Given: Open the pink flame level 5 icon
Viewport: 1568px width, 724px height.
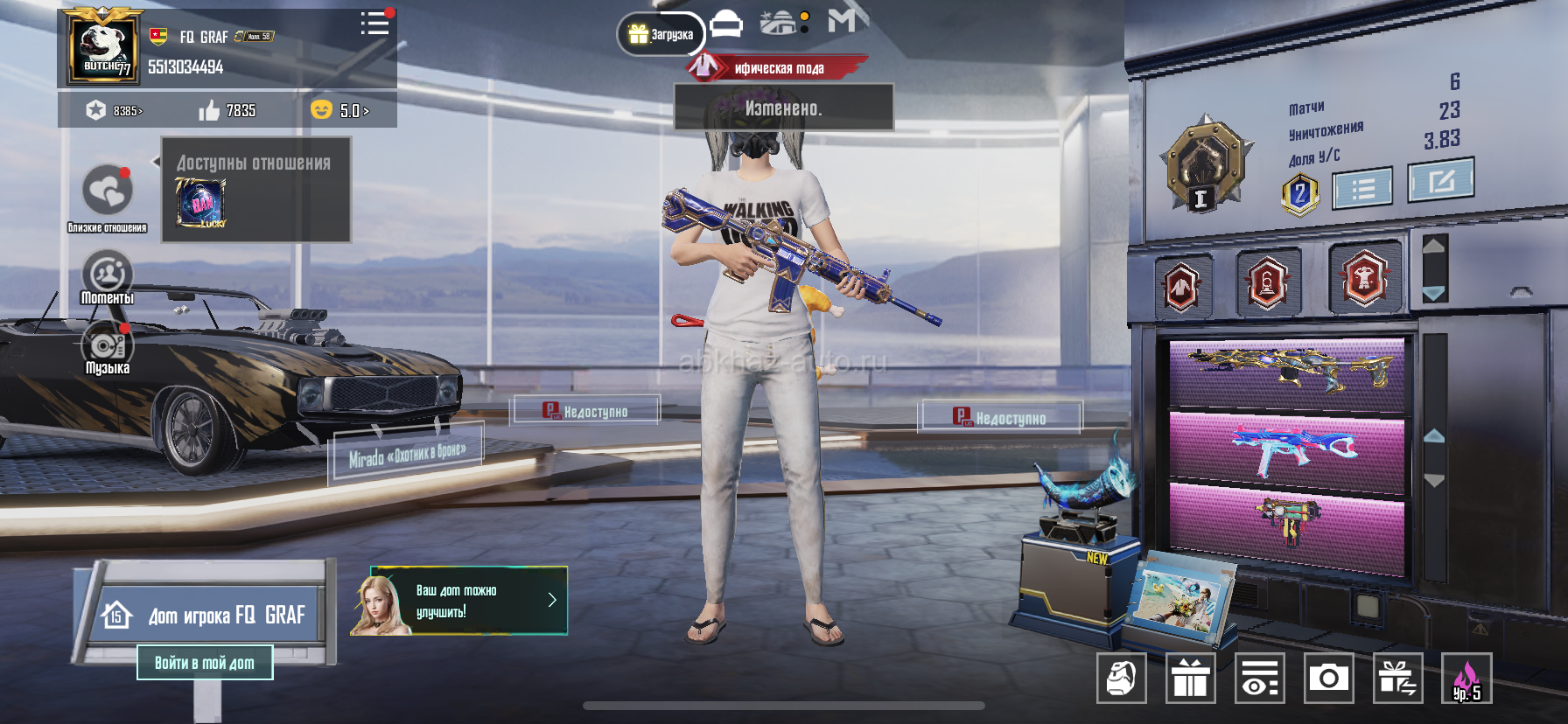Looking at the screenshot, I should 1466,679.
